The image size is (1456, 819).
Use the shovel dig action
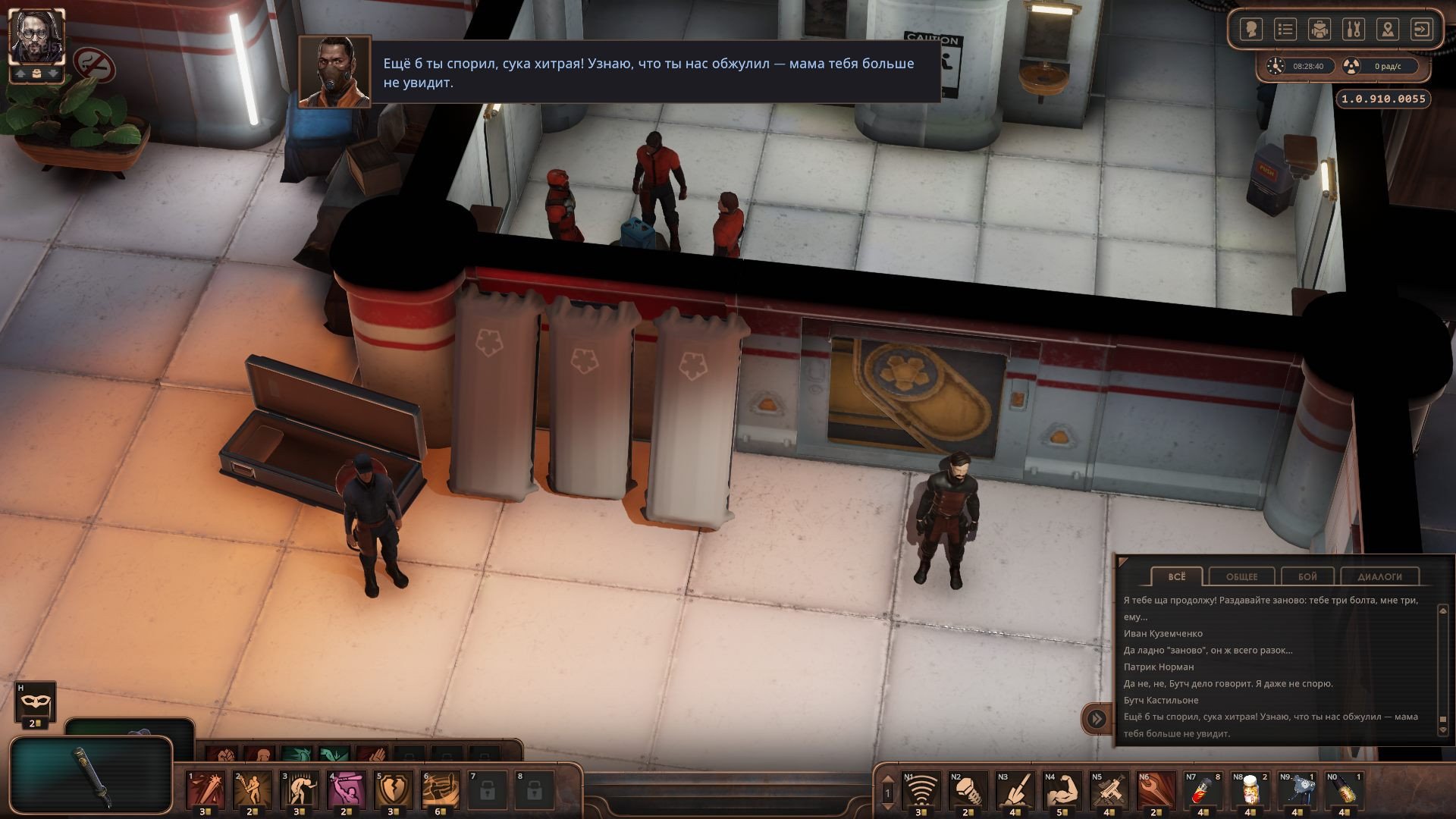[x=1014, y=790]
